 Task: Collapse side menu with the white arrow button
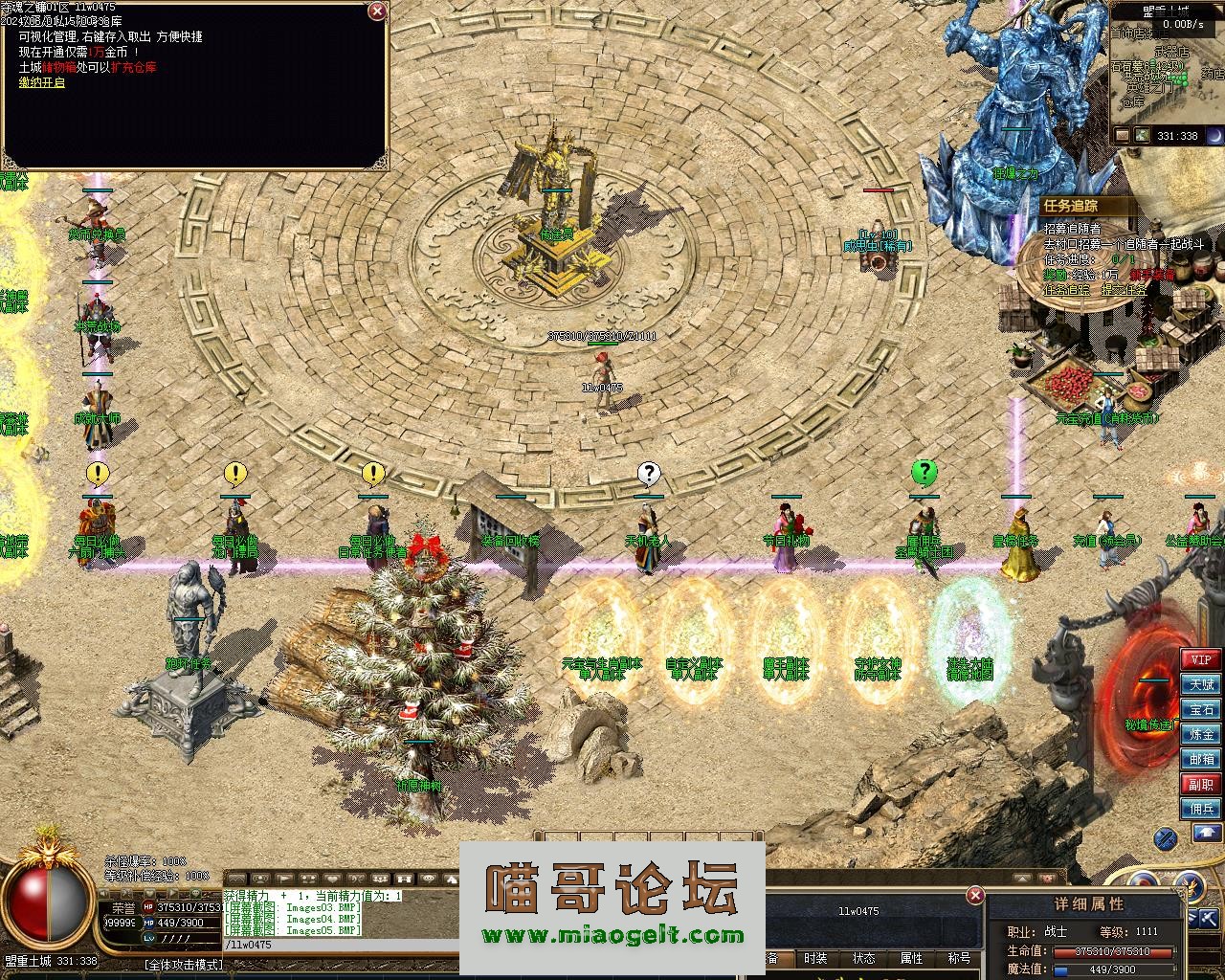tap(1207, 834)
